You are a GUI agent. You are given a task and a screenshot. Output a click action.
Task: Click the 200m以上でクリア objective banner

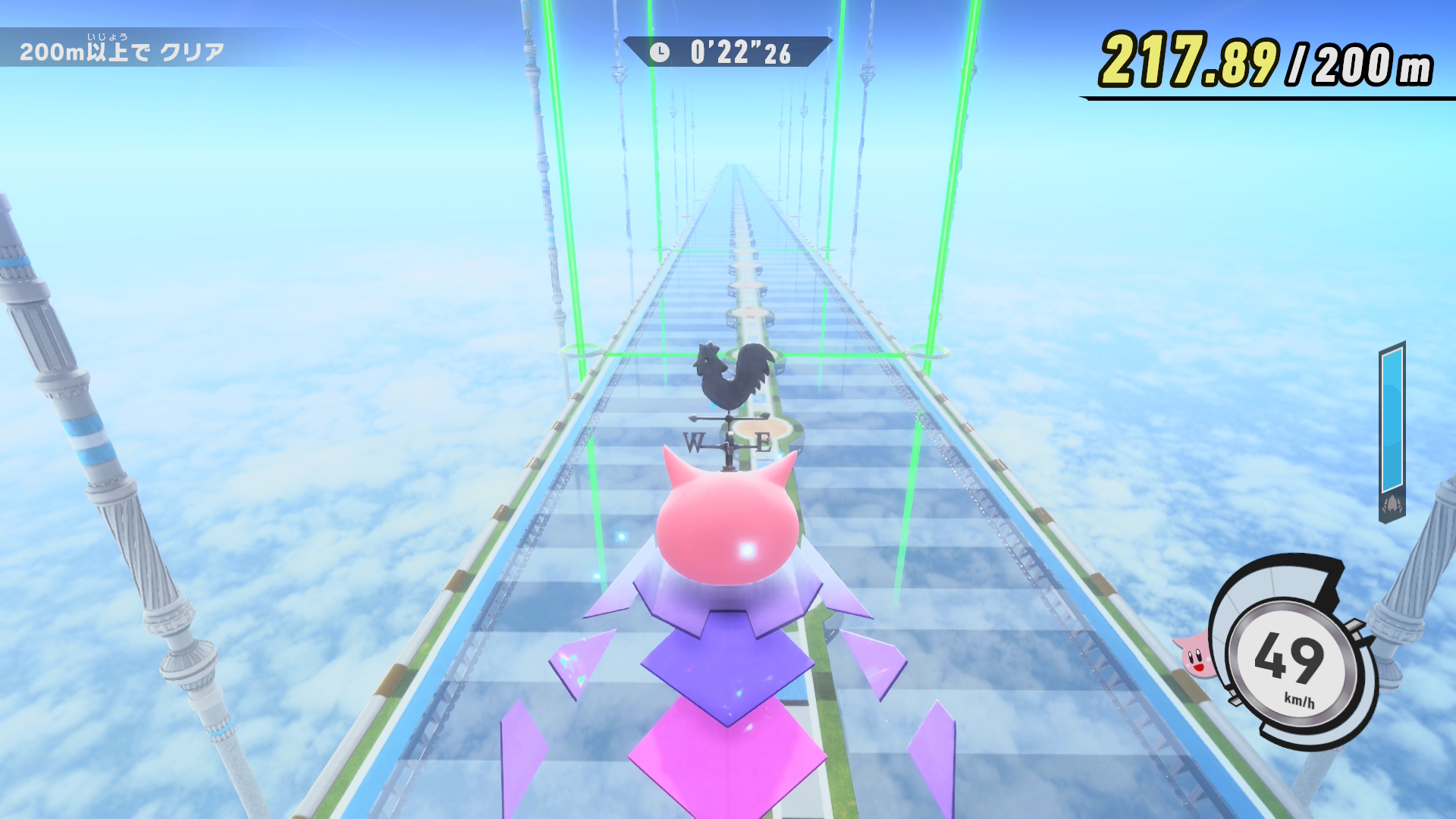(x=122, y=50)
